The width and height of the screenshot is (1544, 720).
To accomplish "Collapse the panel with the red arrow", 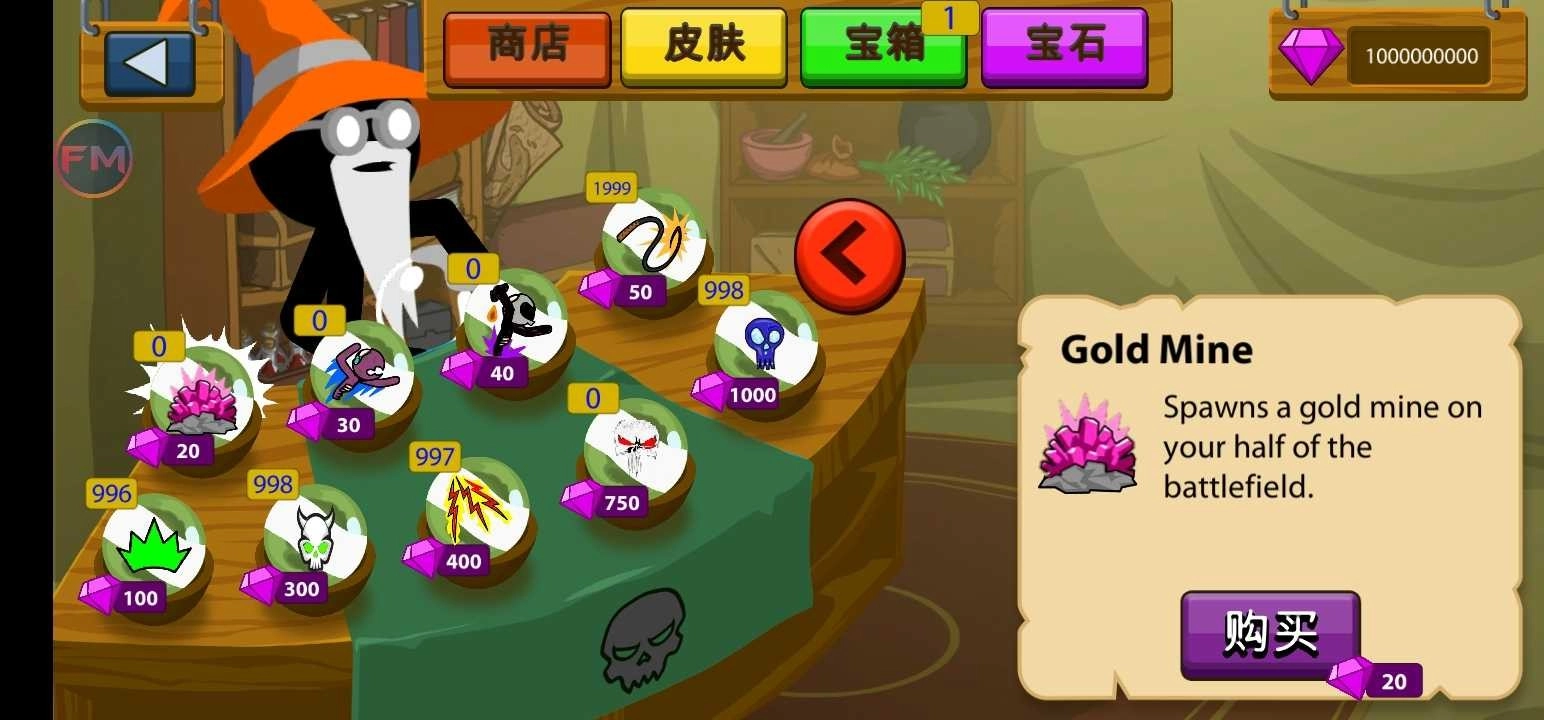I will tap(849, 253).
